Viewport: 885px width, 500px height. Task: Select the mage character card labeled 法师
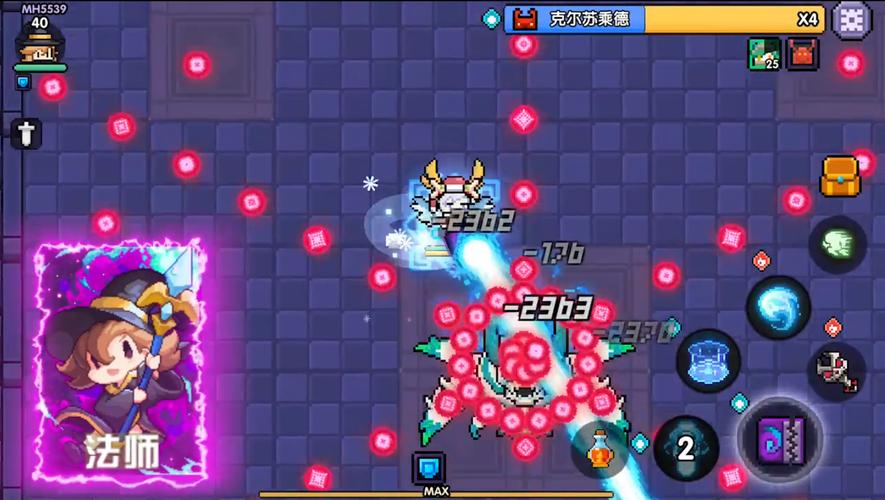(x=120, y=360)
